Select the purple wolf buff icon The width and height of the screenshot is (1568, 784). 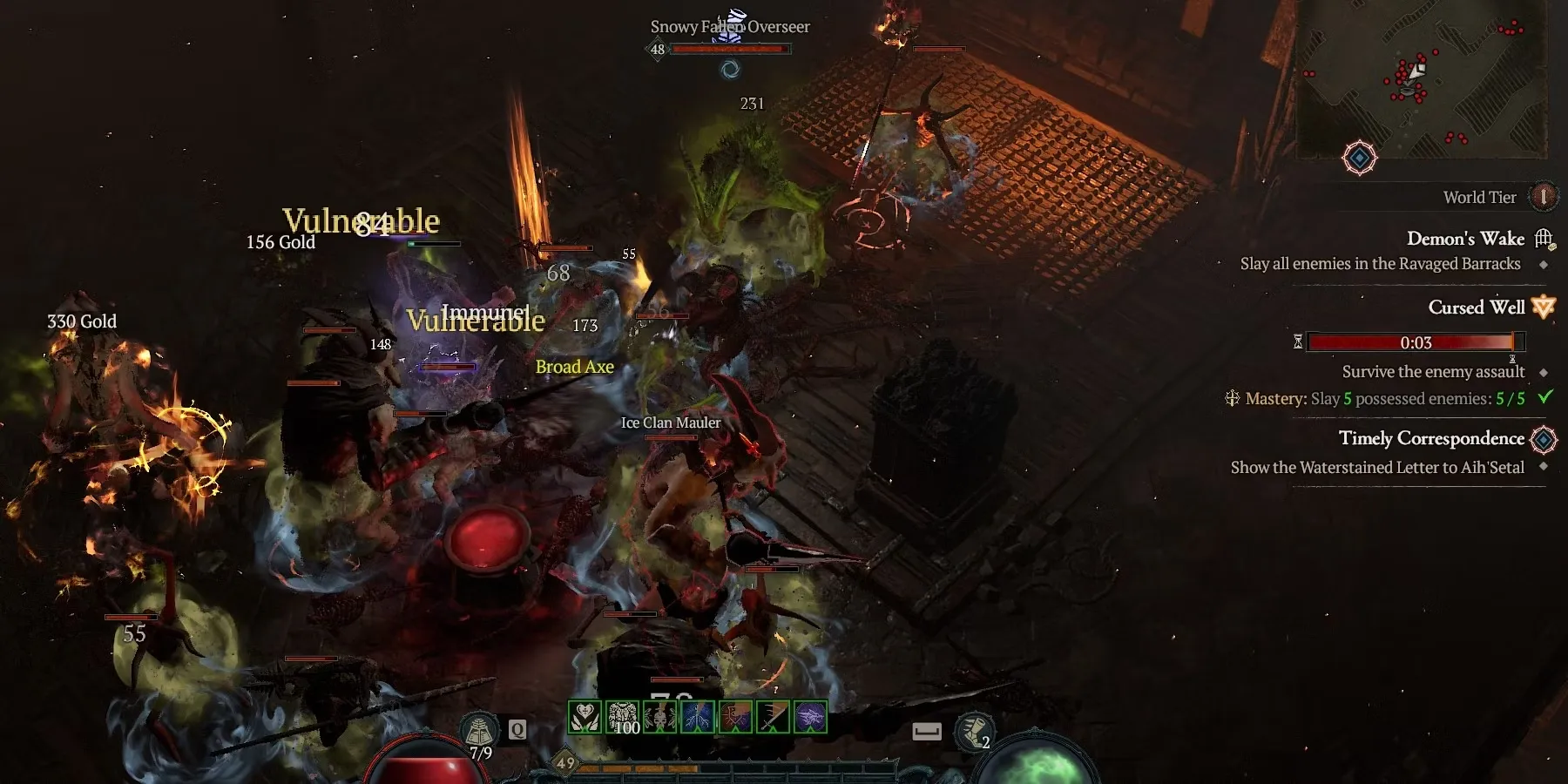810,717
